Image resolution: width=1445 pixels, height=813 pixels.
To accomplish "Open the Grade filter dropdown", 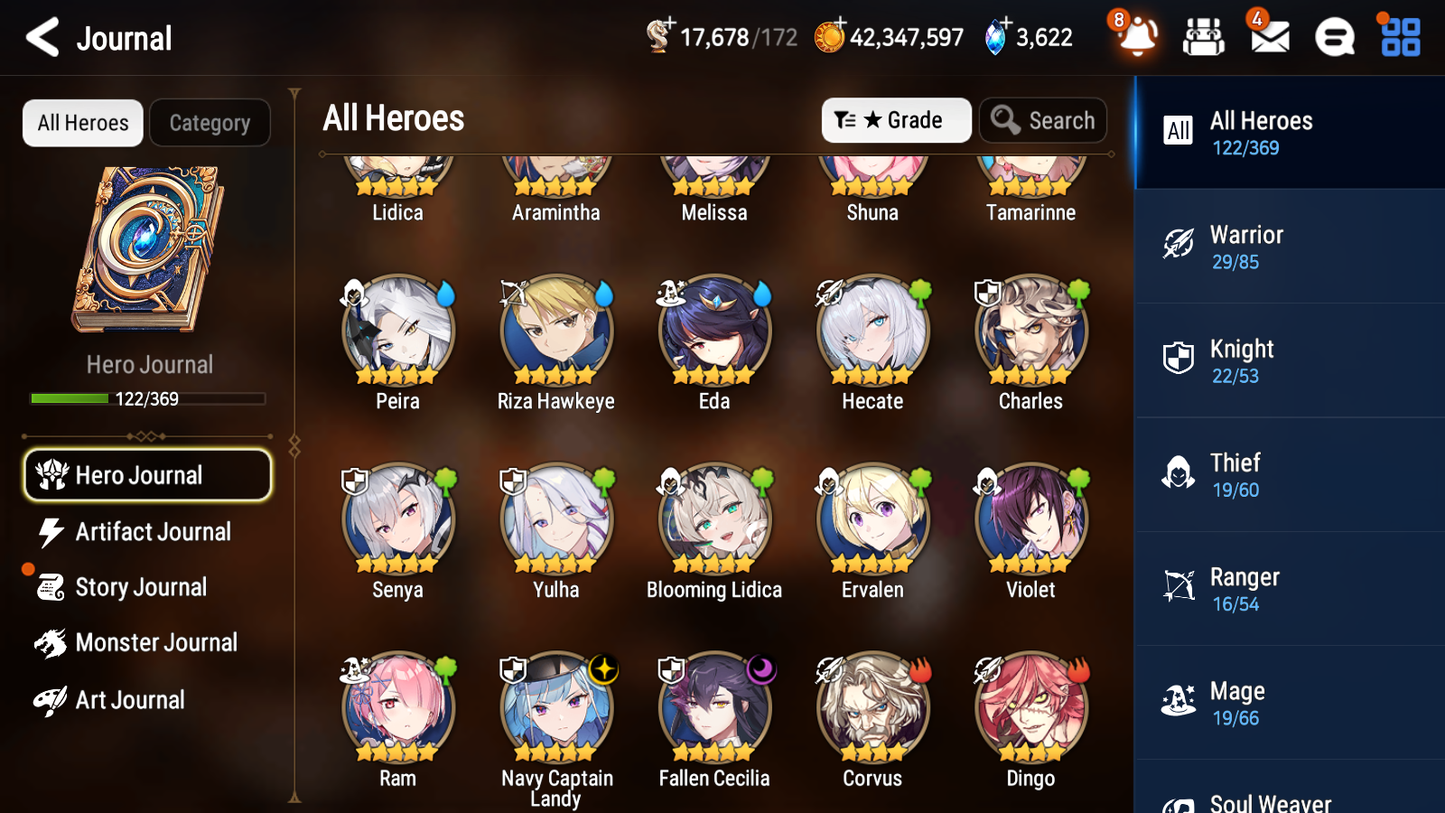I will click(x=896, y=120).
